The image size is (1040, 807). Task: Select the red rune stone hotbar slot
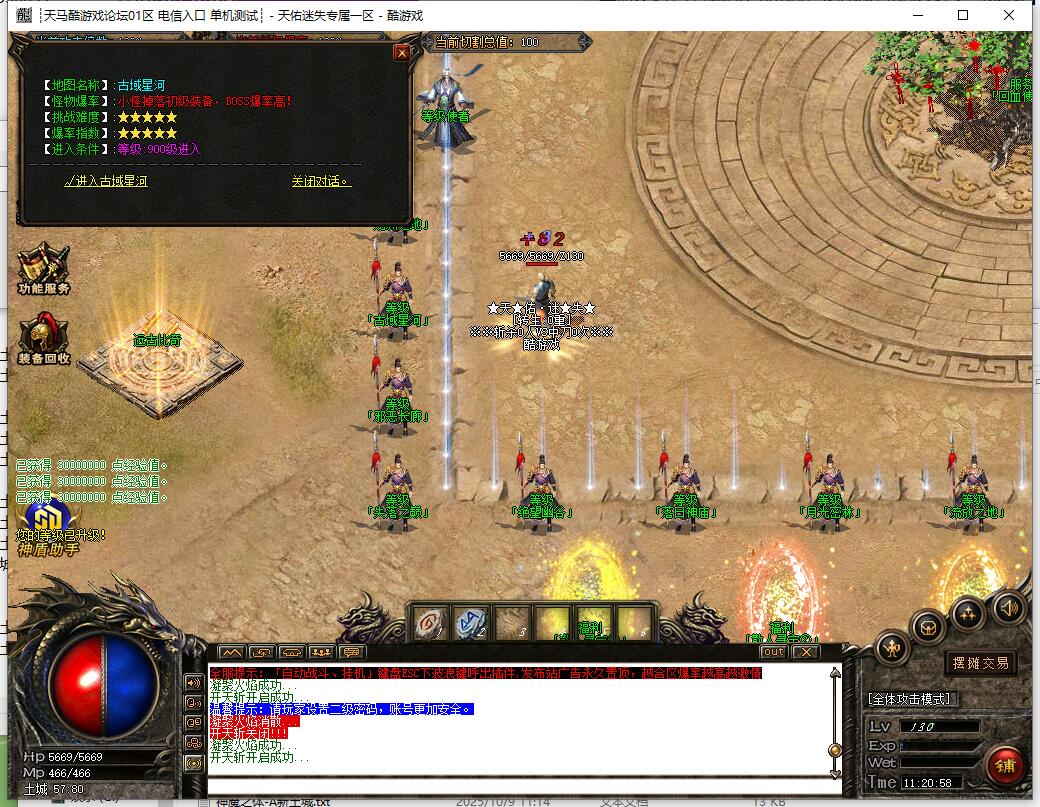[x=430, y=625]
